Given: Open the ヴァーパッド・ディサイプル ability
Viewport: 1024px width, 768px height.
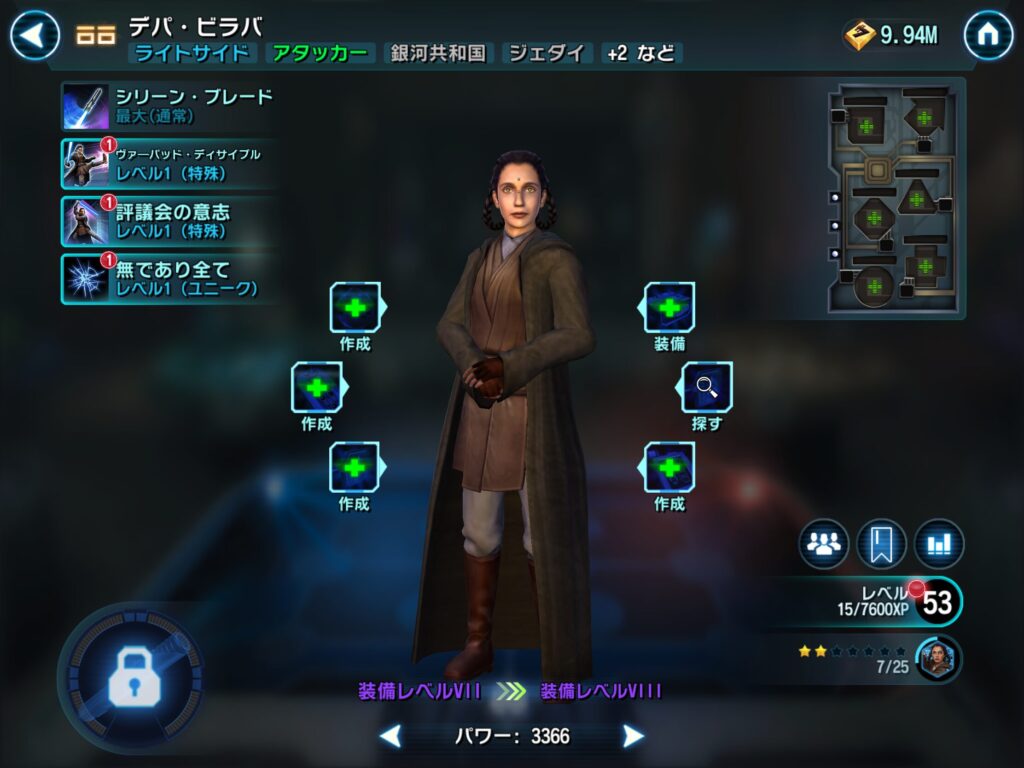Looking at the screenshot, I should tap(168, 164).
